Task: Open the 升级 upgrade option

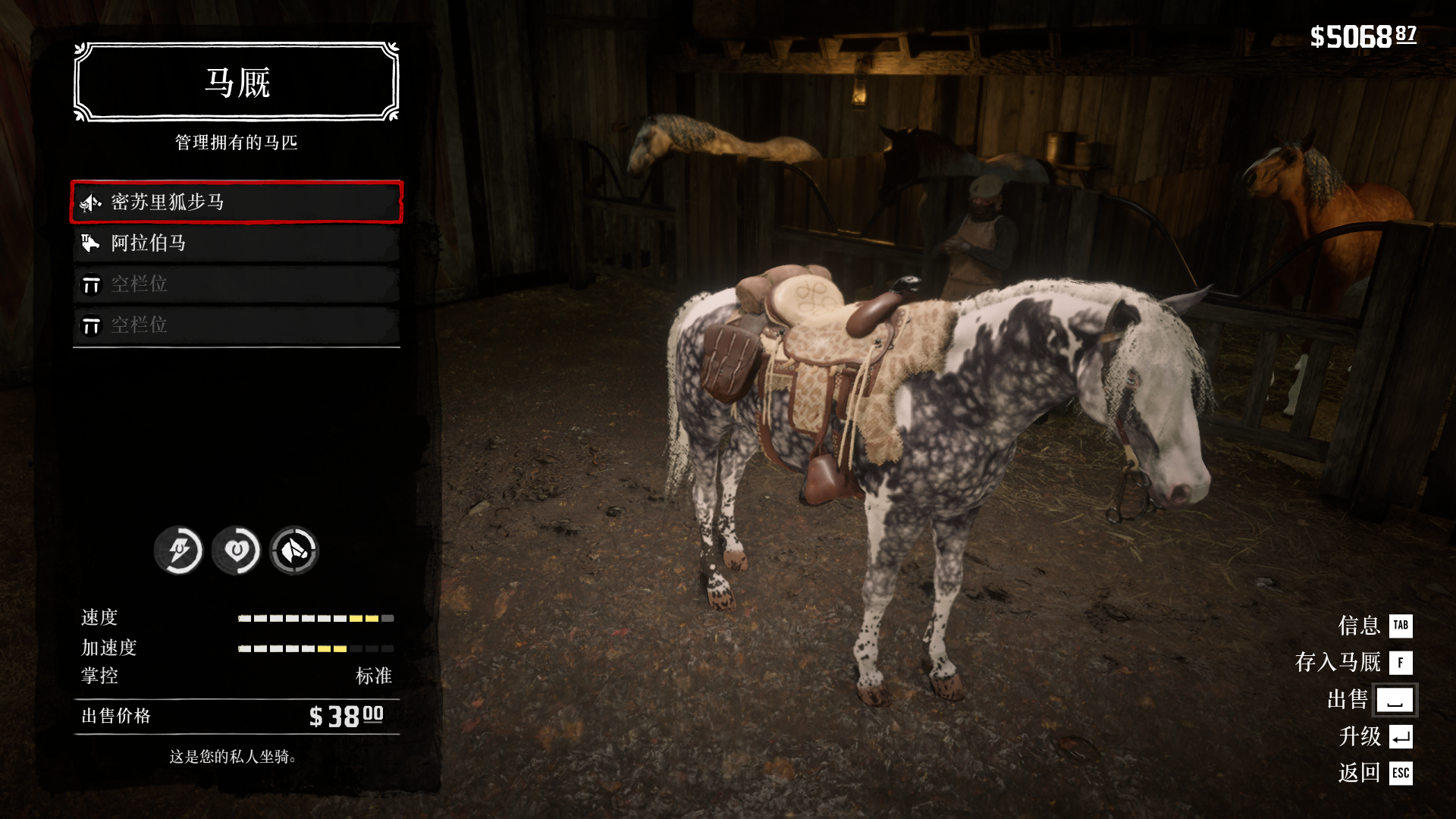Action: pos(1374,736)
